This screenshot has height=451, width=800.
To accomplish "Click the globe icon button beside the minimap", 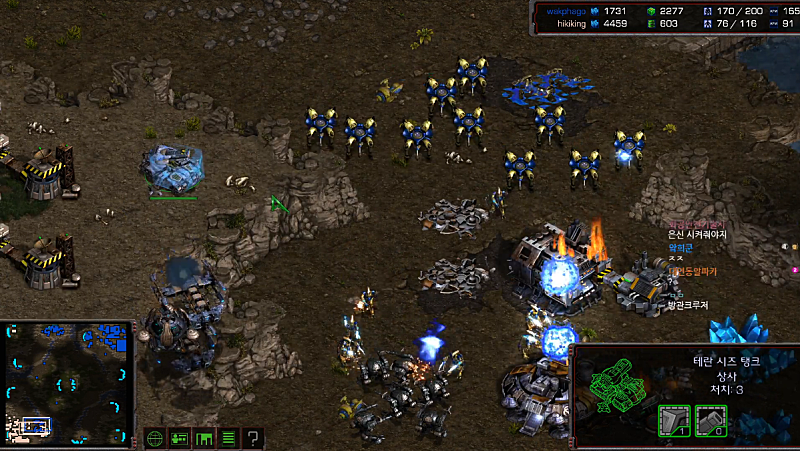I will 154,438.
